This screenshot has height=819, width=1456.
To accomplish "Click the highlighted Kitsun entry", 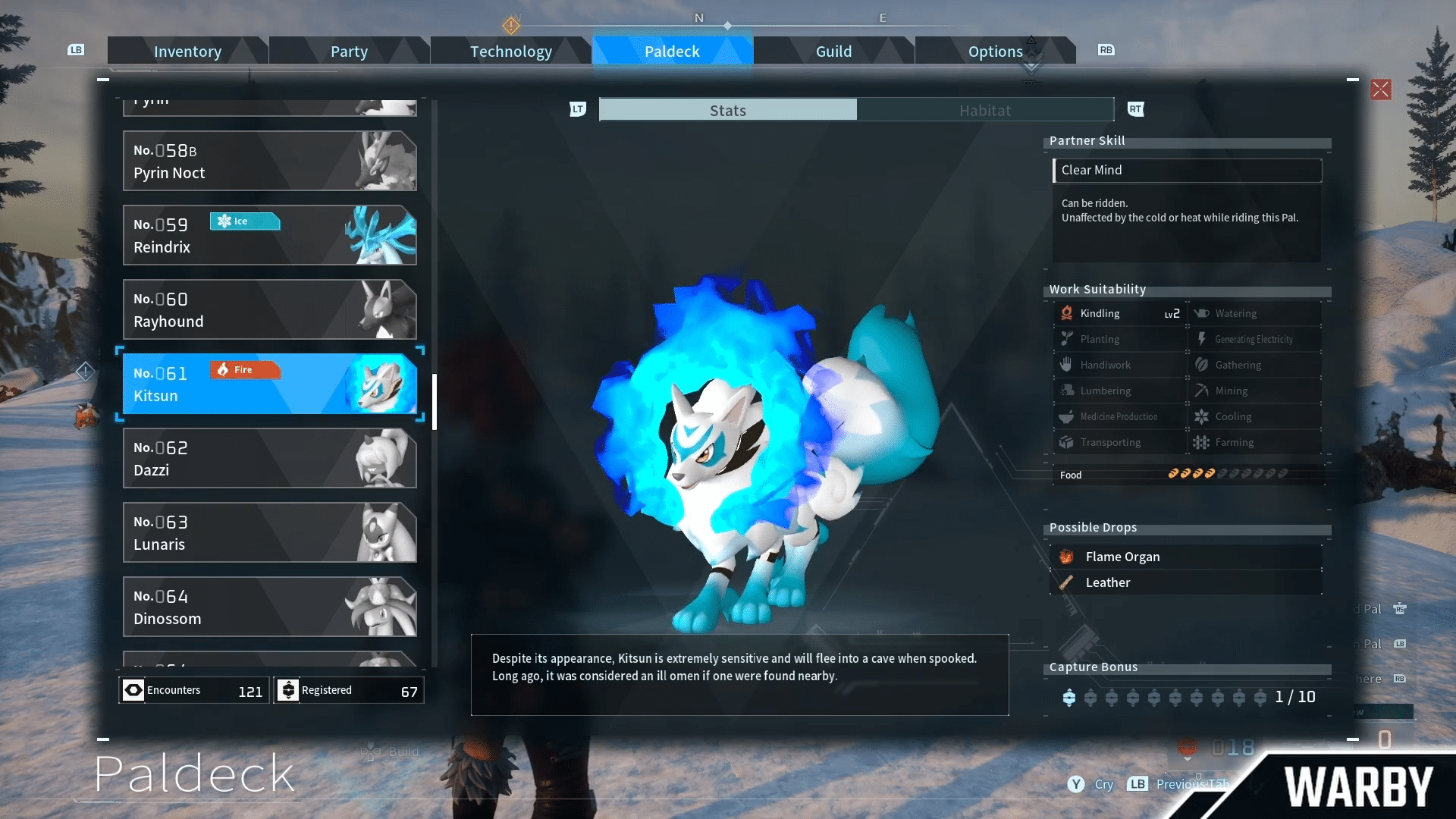I will click(269, 384).
